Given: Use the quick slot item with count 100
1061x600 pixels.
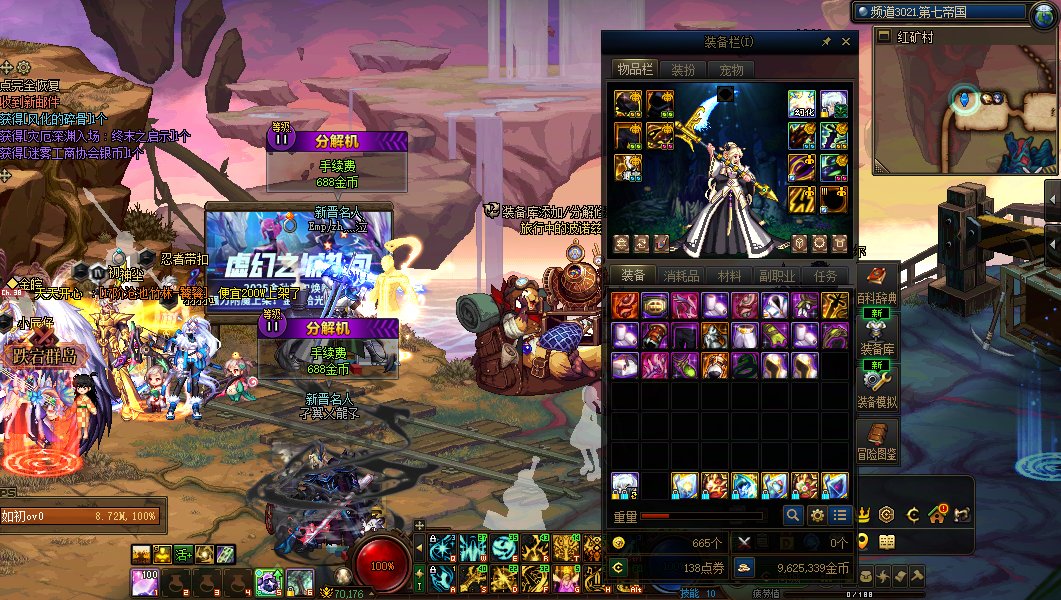Looking at the screenshot, I should (145, 581).
